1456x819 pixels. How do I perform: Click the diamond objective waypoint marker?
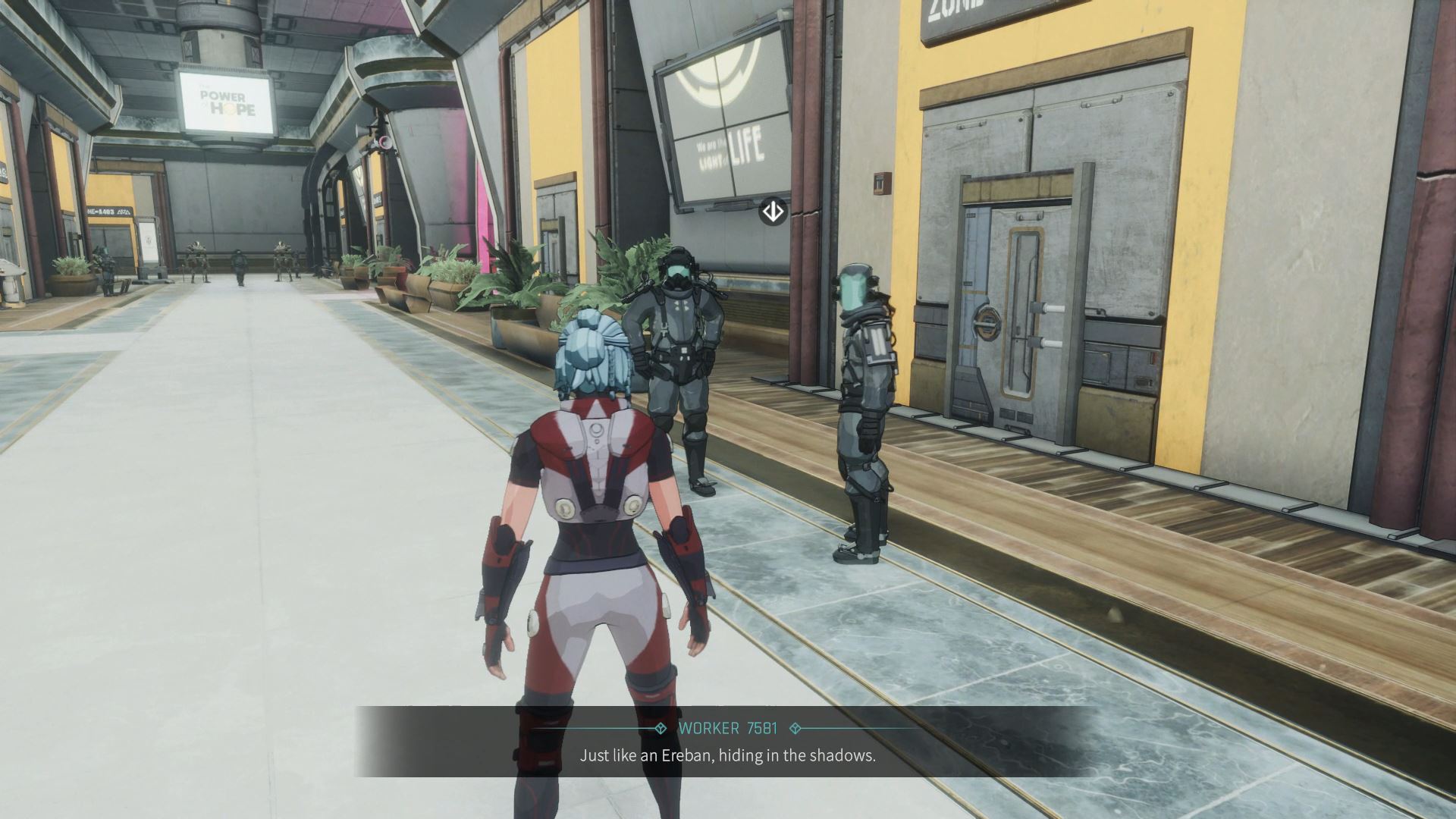773,212
